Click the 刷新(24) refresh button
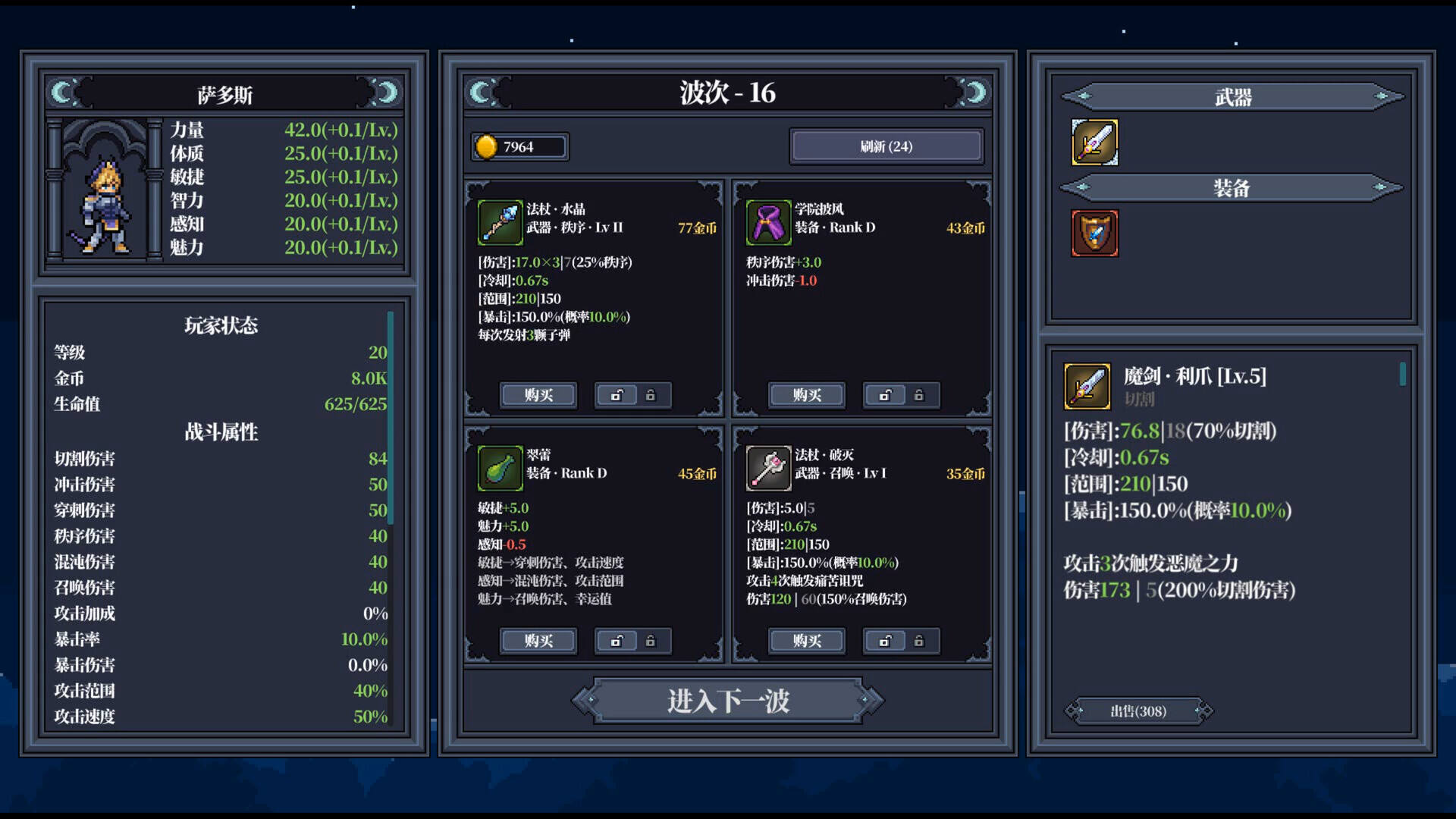 pyautogui.click(x=886, y=145)
